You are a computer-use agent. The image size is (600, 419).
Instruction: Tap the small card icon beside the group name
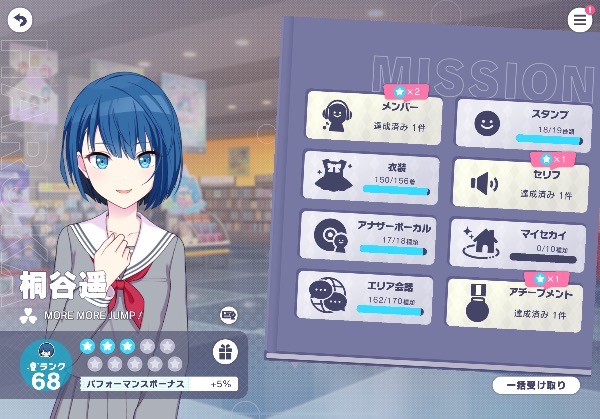point(228,315)
